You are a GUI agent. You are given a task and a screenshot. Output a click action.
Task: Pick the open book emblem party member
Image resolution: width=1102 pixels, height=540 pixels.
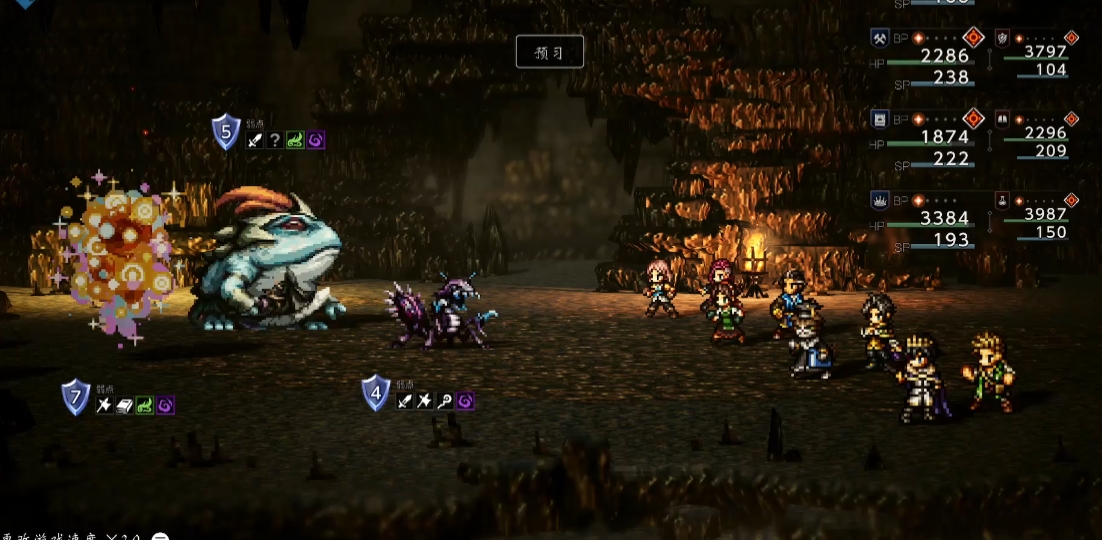[x=1002, y=120]
